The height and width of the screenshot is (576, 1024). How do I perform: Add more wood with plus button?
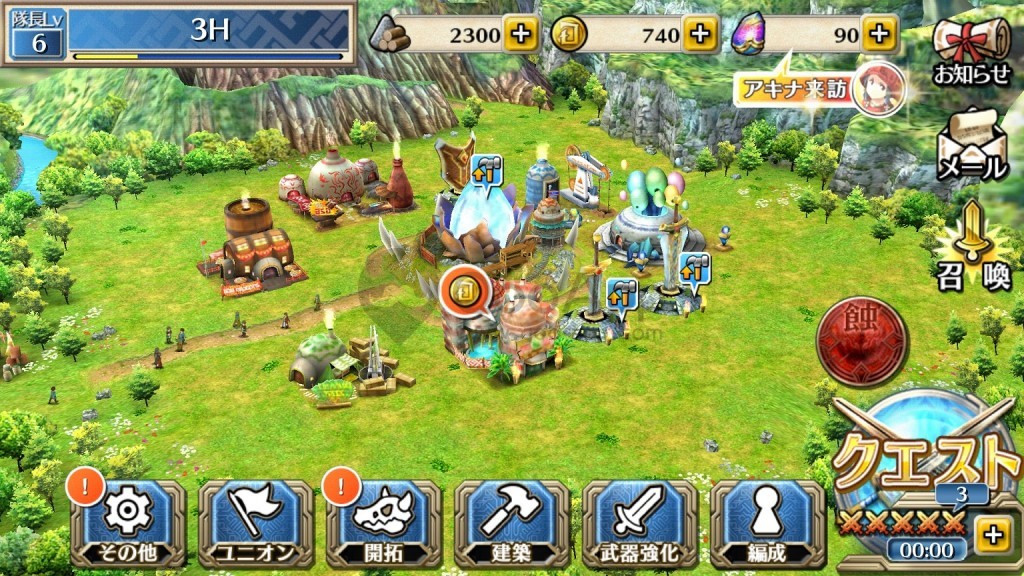click(x=520, y=35)
